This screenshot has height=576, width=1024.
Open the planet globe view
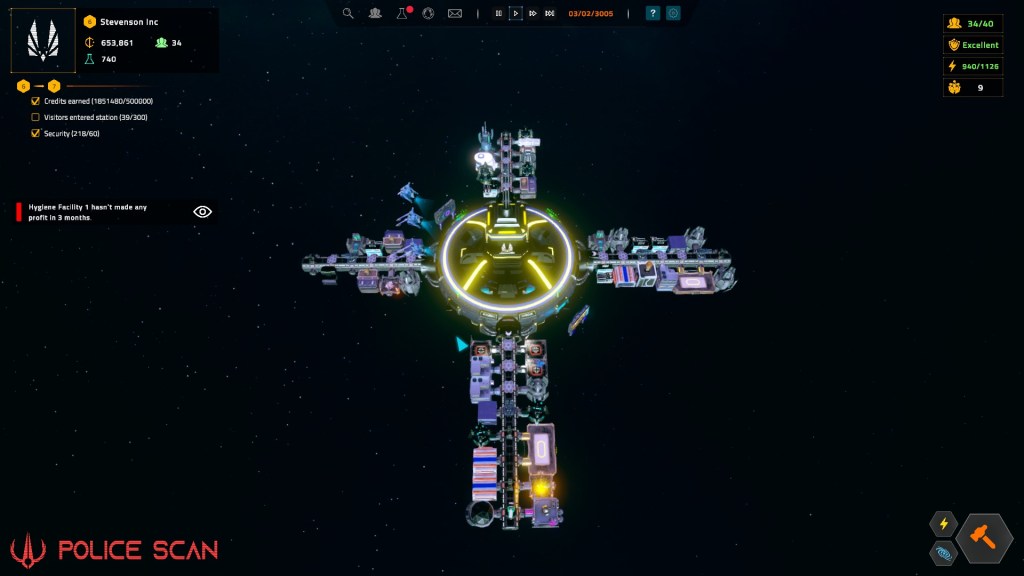pyautogui.click(x=428, y=13)
